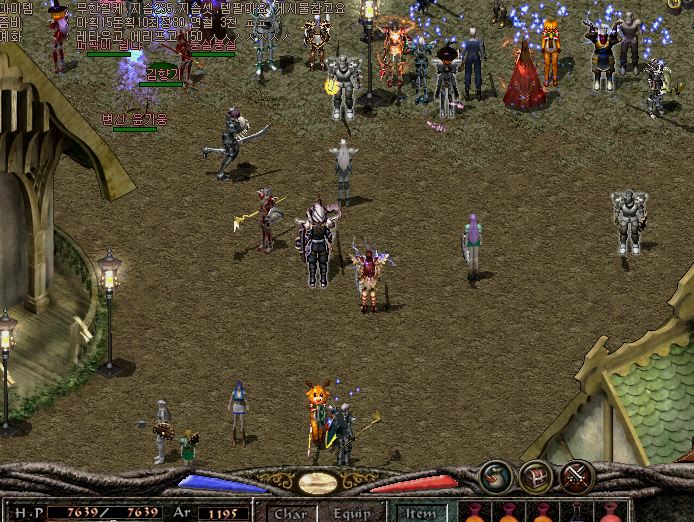The image size is (694, 522).
Task: Select the dark blue potion slot
Action: coord(578,514)
